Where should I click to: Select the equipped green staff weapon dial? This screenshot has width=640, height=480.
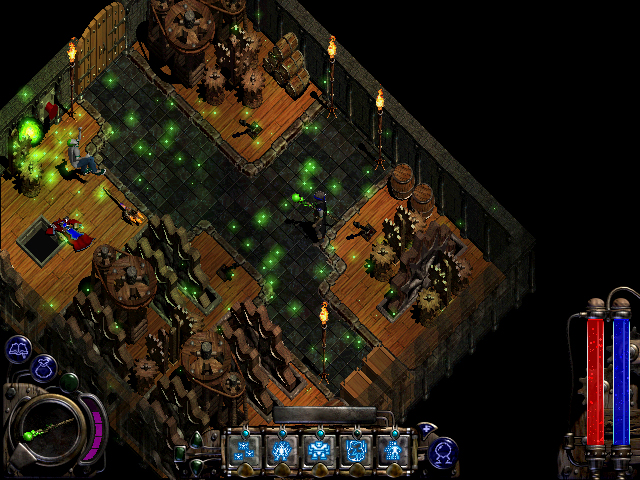coord(44,429)
